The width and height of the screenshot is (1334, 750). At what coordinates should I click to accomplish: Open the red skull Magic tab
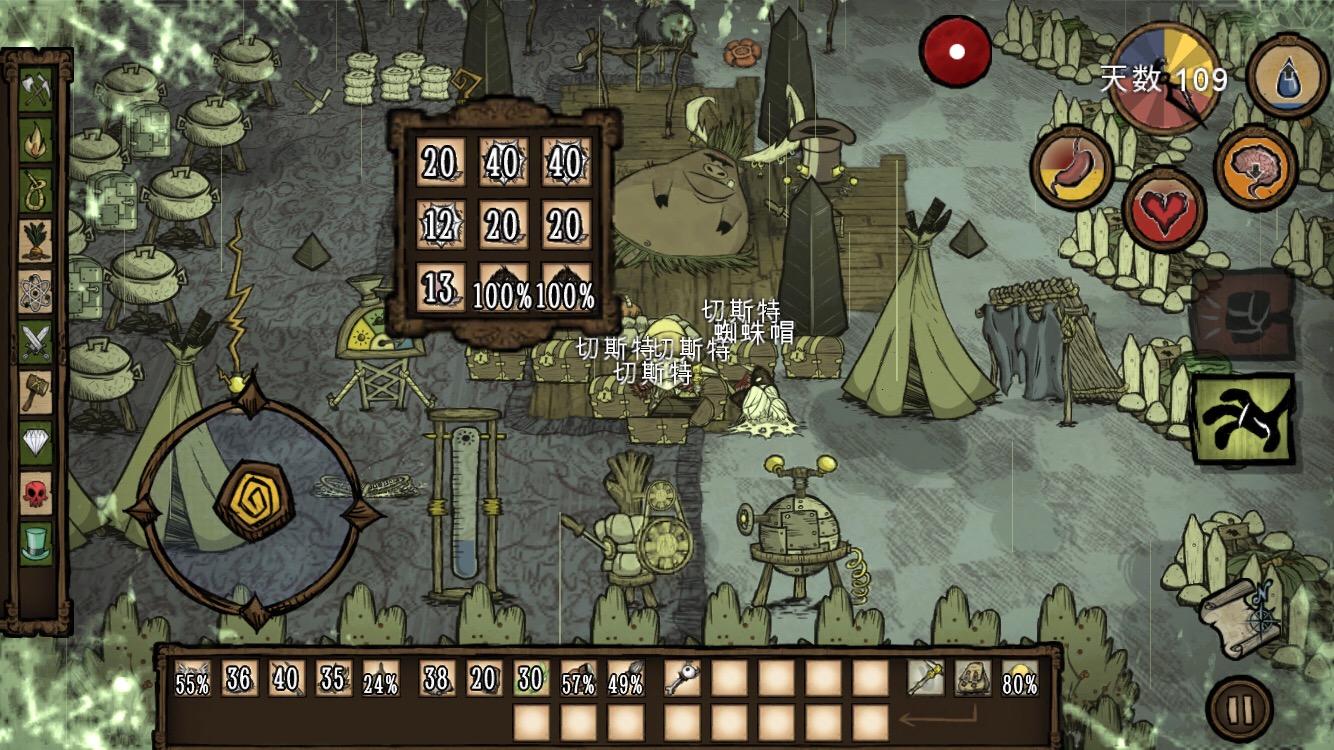click(x=36, y=492)
